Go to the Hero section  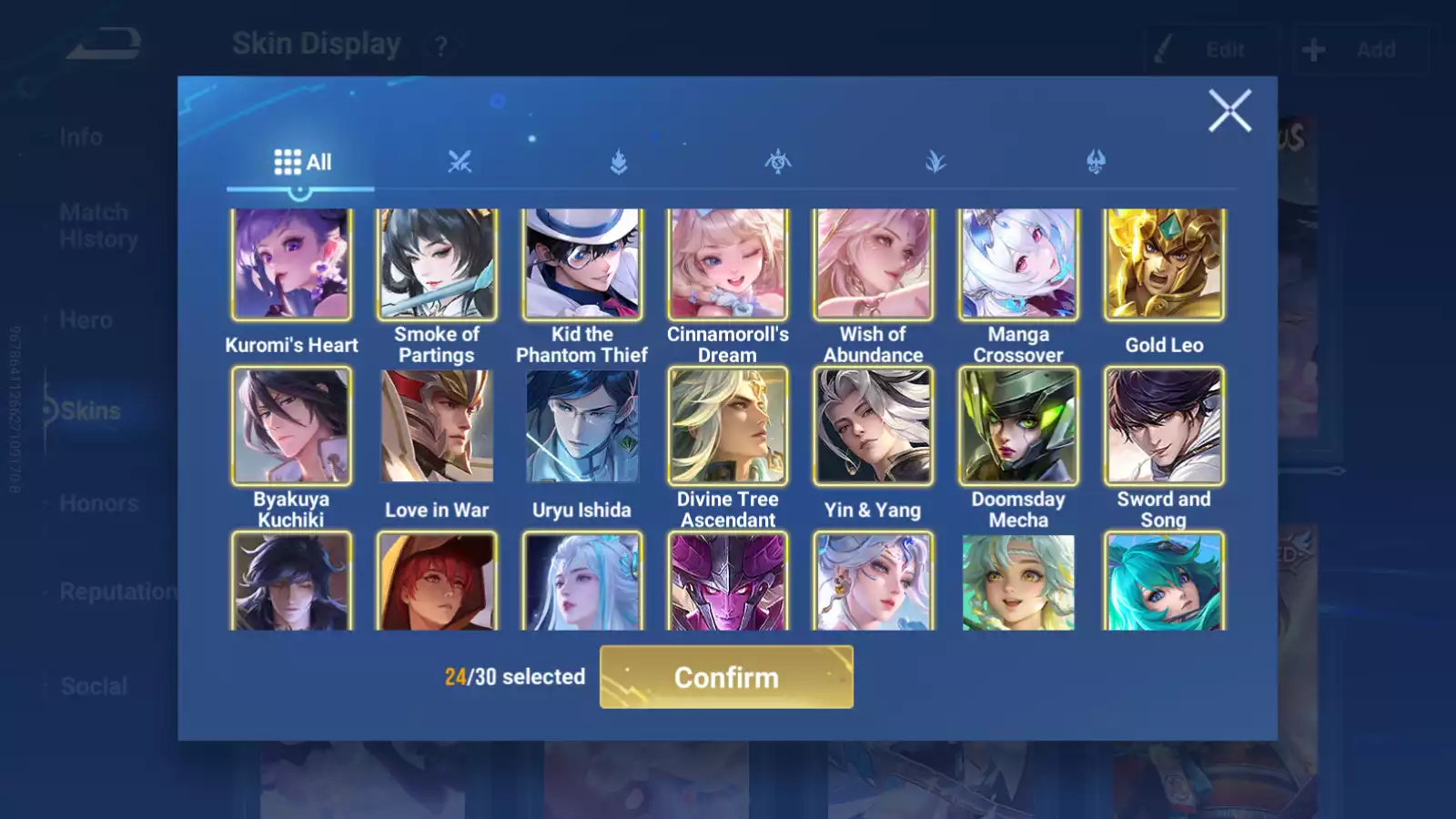point(86,320)
